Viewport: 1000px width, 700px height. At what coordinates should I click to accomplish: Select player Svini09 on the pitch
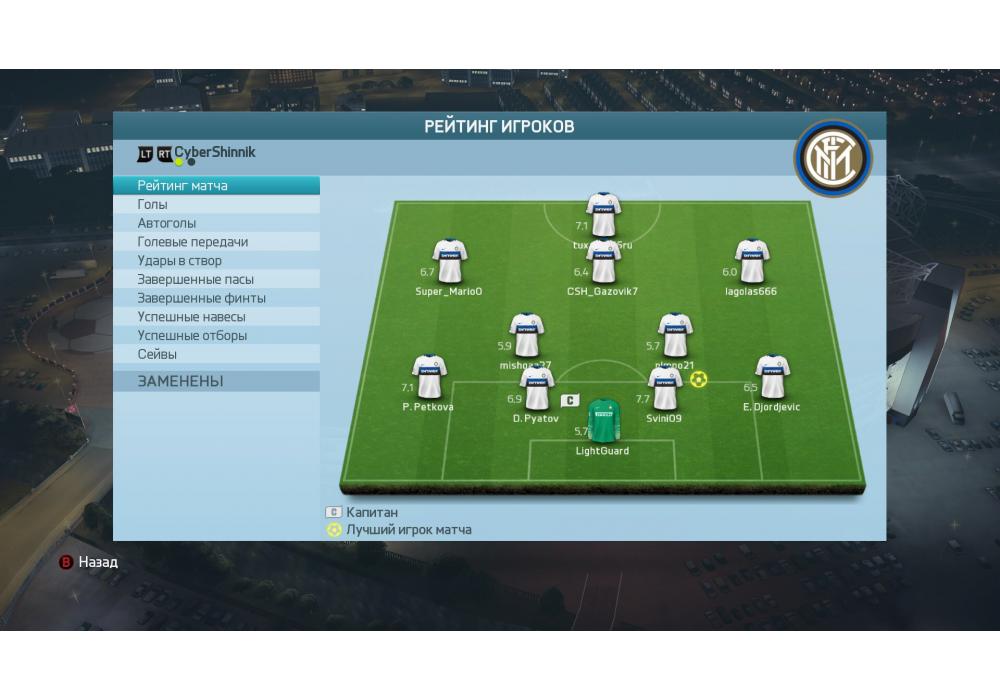(x=664, y=388)
